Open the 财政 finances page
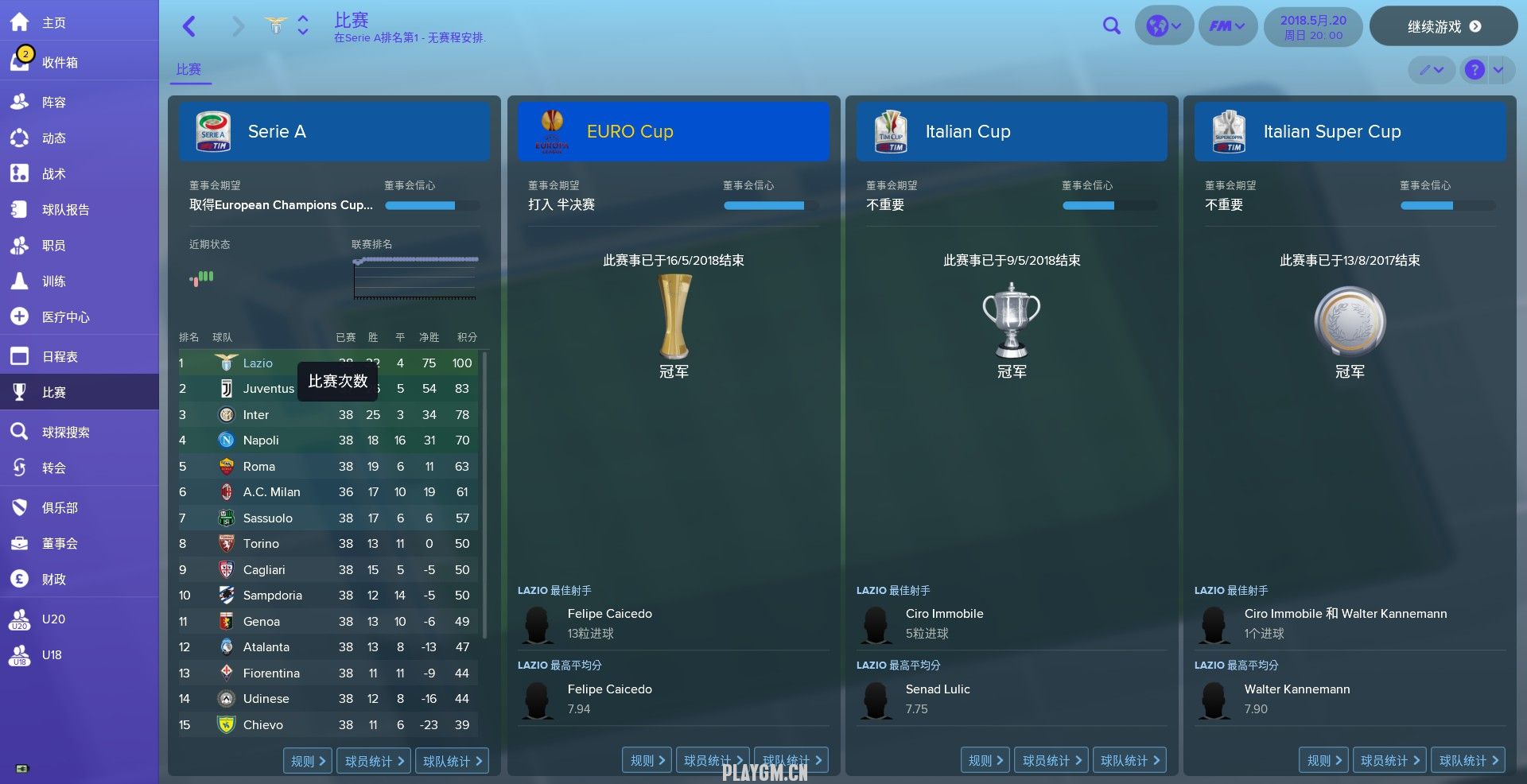This screenshot has height=784, width=1527. 53,579
